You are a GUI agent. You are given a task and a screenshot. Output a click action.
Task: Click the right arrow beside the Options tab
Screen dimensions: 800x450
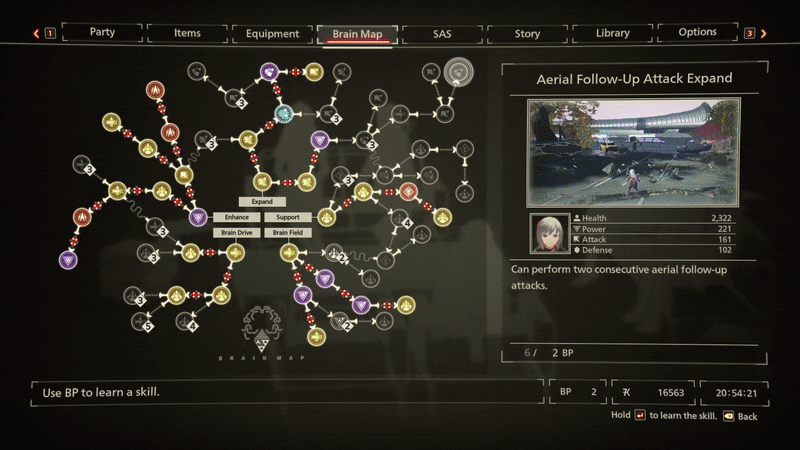point(764,33)
